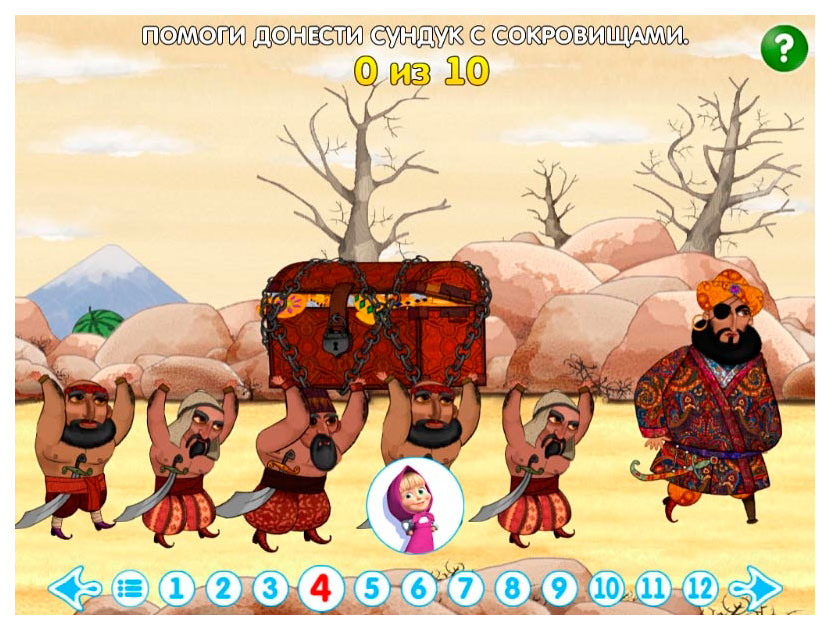The width and height of the screenshot is (830, 630).
Task: Open level 12
Action: tap(701, 588)
